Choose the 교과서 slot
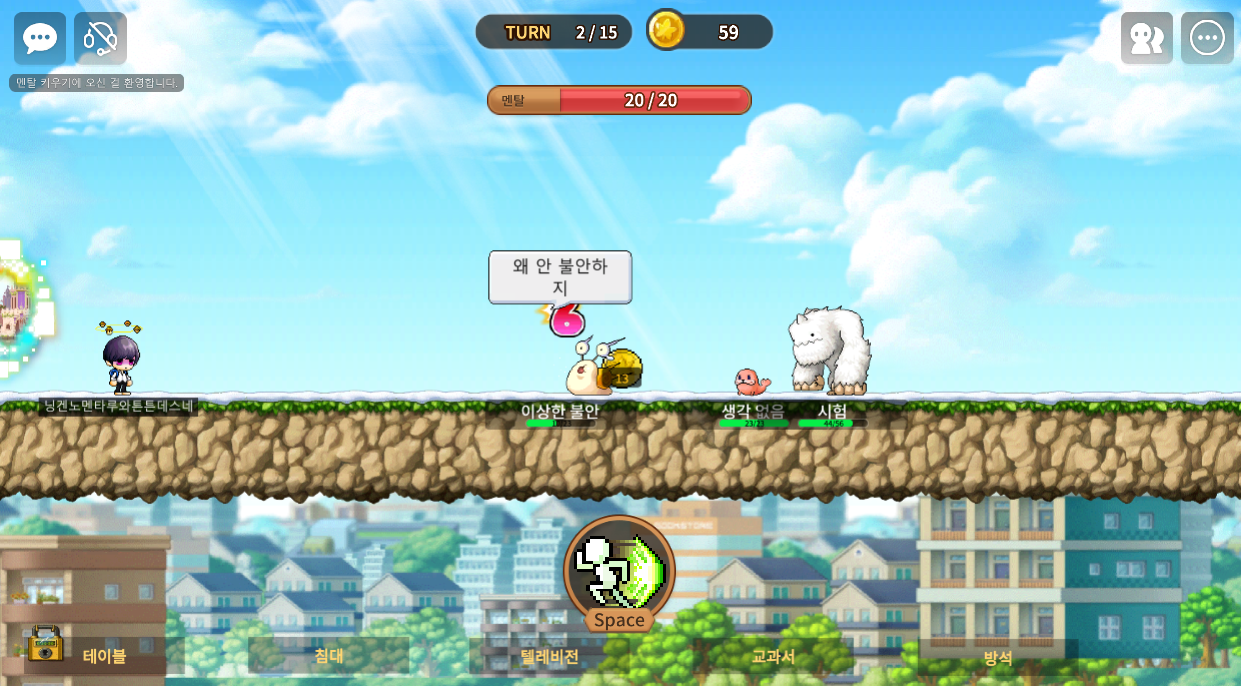The image size is (1241, 686). [x=773, y=656]
